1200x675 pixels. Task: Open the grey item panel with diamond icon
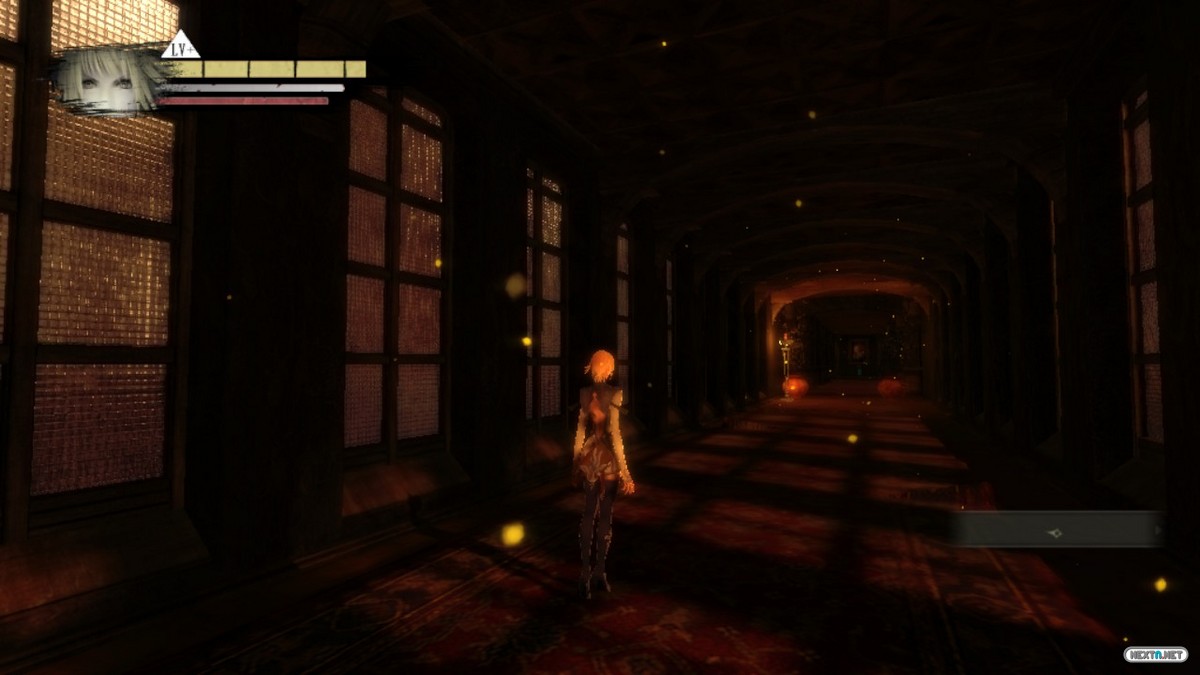[1053, 530]
